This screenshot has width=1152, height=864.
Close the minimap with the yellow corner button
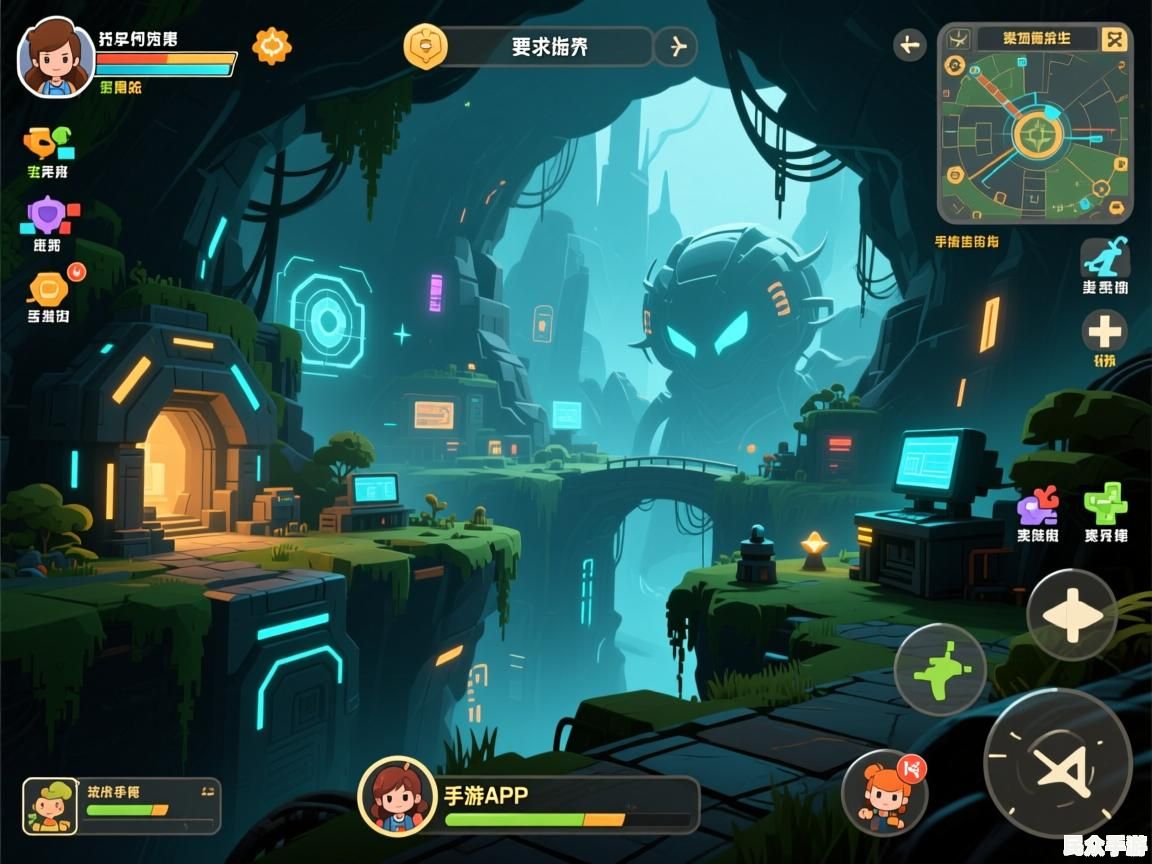pyautogui.click(x=1114, y=40)
